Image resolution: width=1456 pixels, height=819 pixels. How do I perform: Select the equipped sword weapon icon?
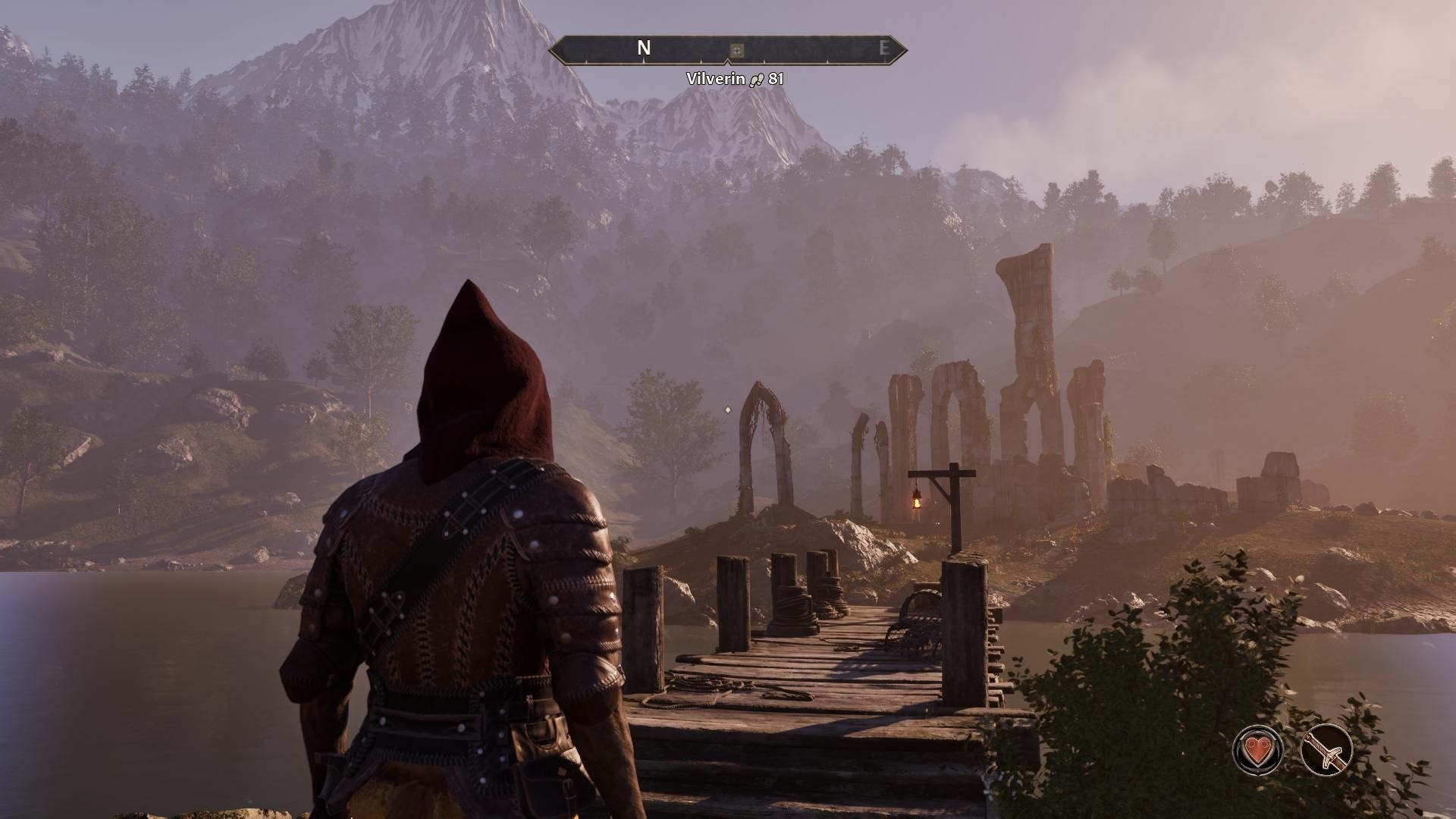[1326, 749]
